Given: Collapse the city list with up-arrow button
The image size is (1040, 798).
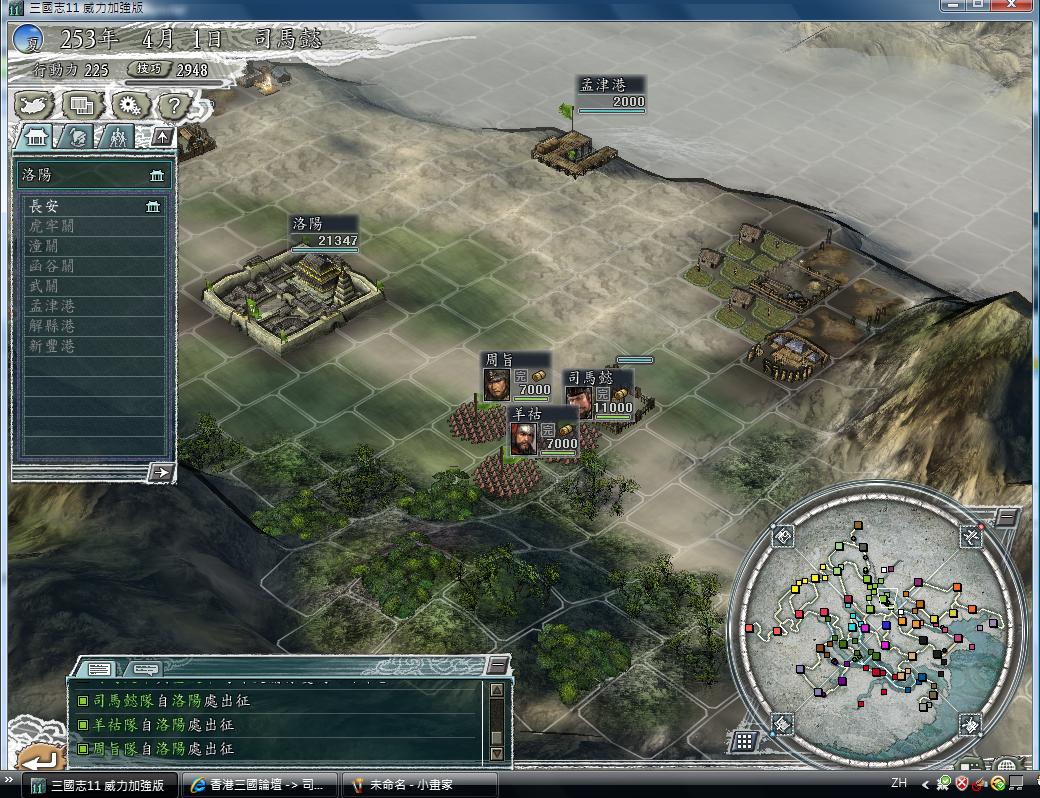Looking at the screenshot, I should 161,137.
